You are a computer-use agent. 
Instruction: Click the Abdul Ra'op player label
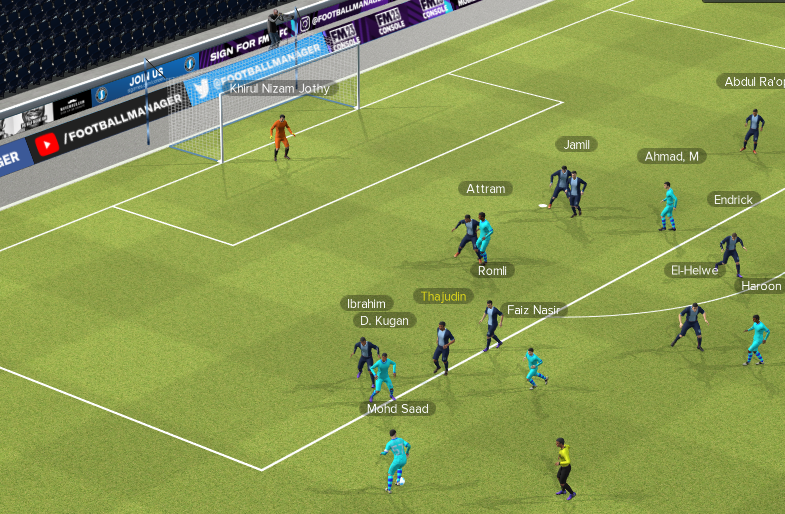[x=752, y=81]
